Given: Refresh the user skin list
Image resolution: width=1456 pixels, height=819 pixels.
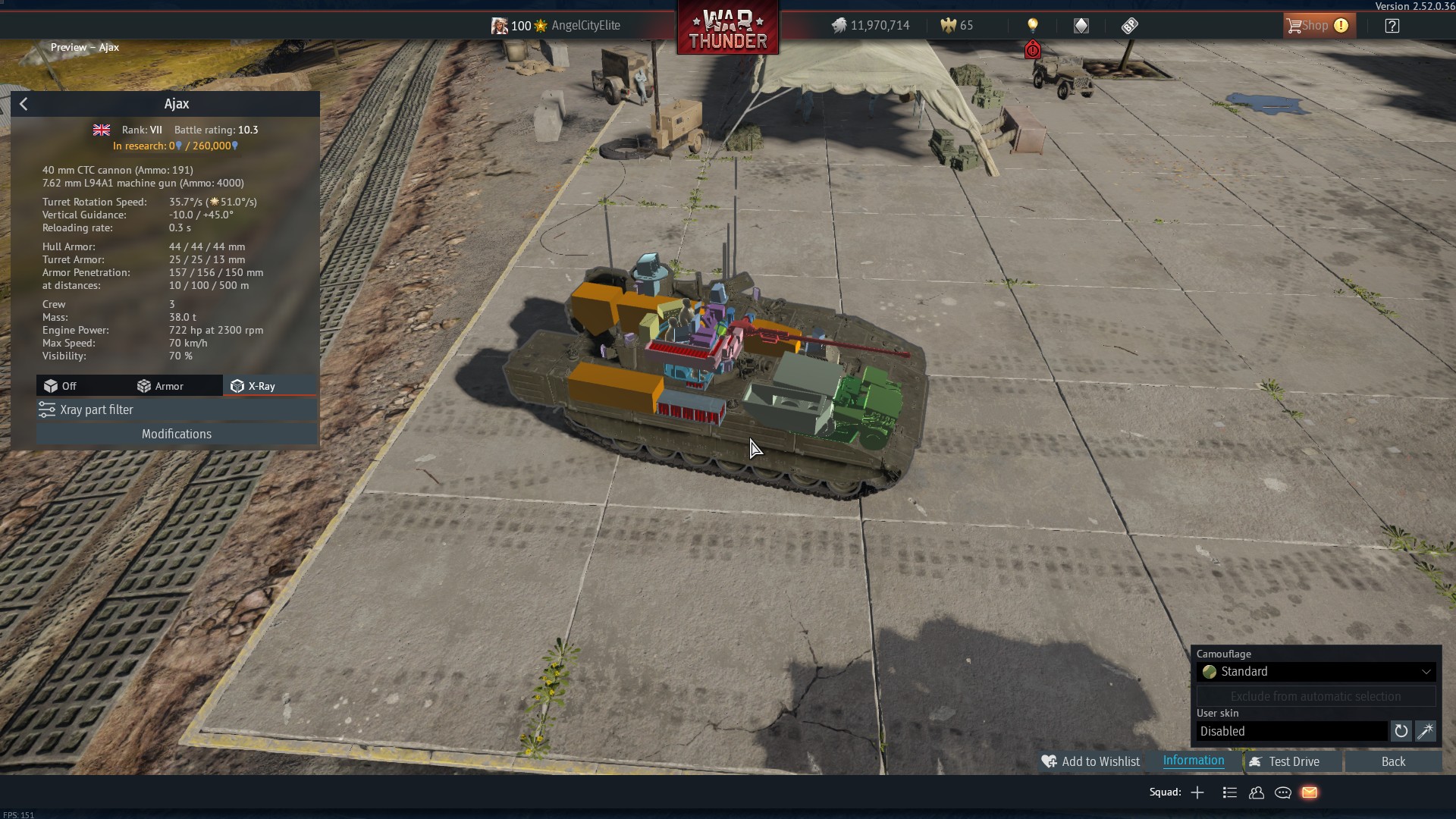Looking at the screenshot, I should (1401, 731).
